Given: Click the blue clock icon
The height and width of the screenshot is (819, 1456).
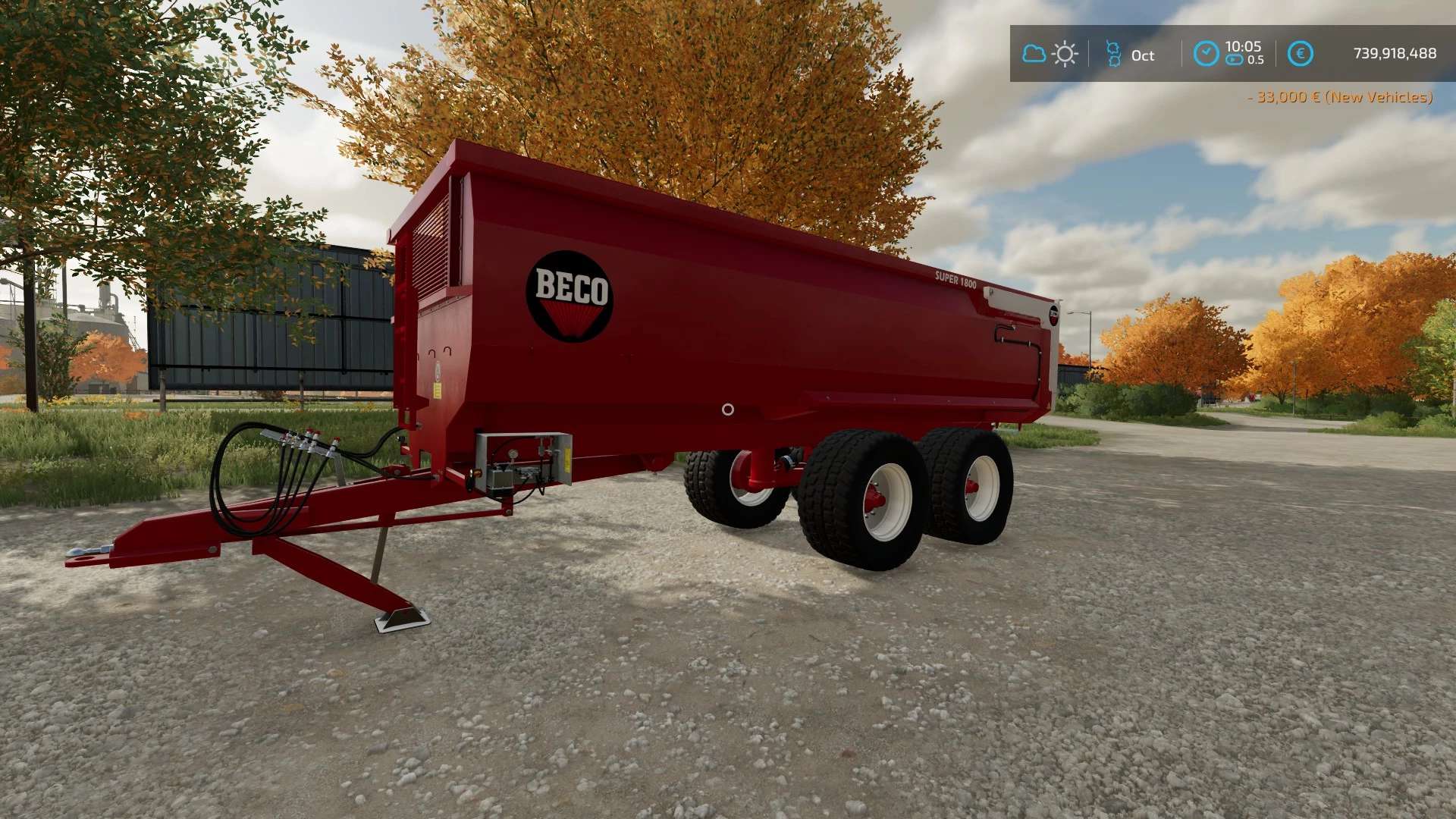Looking at the screenshot, I should click(1206, 54).
